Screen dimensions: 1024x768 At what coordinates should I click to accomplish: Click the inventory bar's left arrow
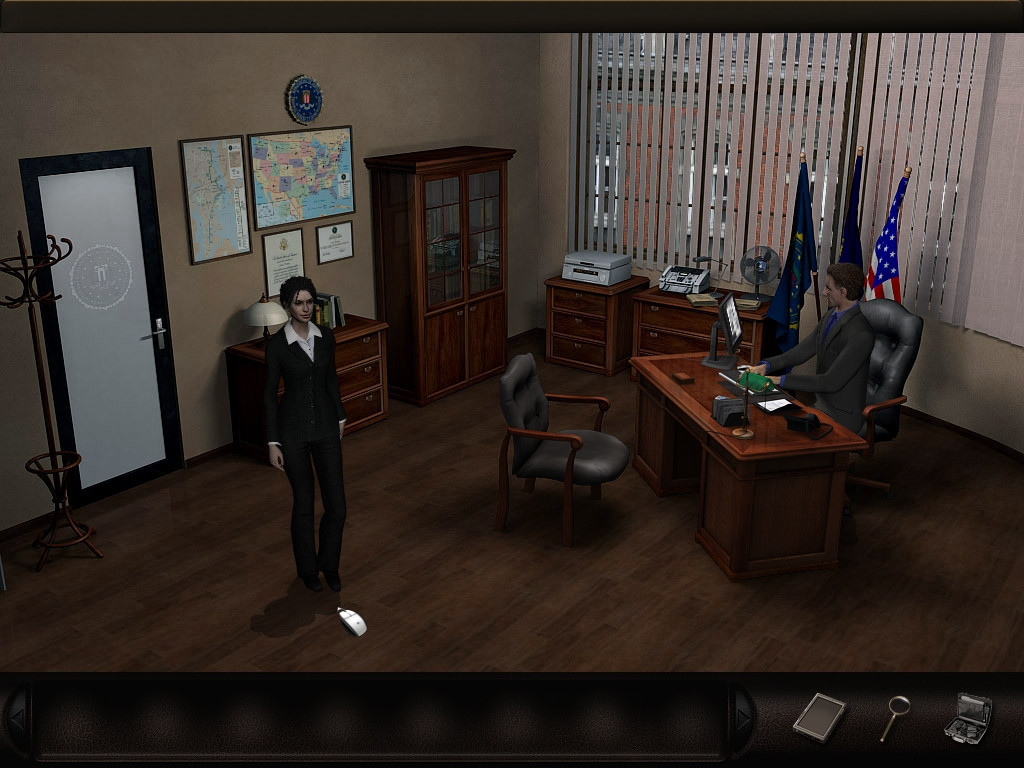pos(16,717)
